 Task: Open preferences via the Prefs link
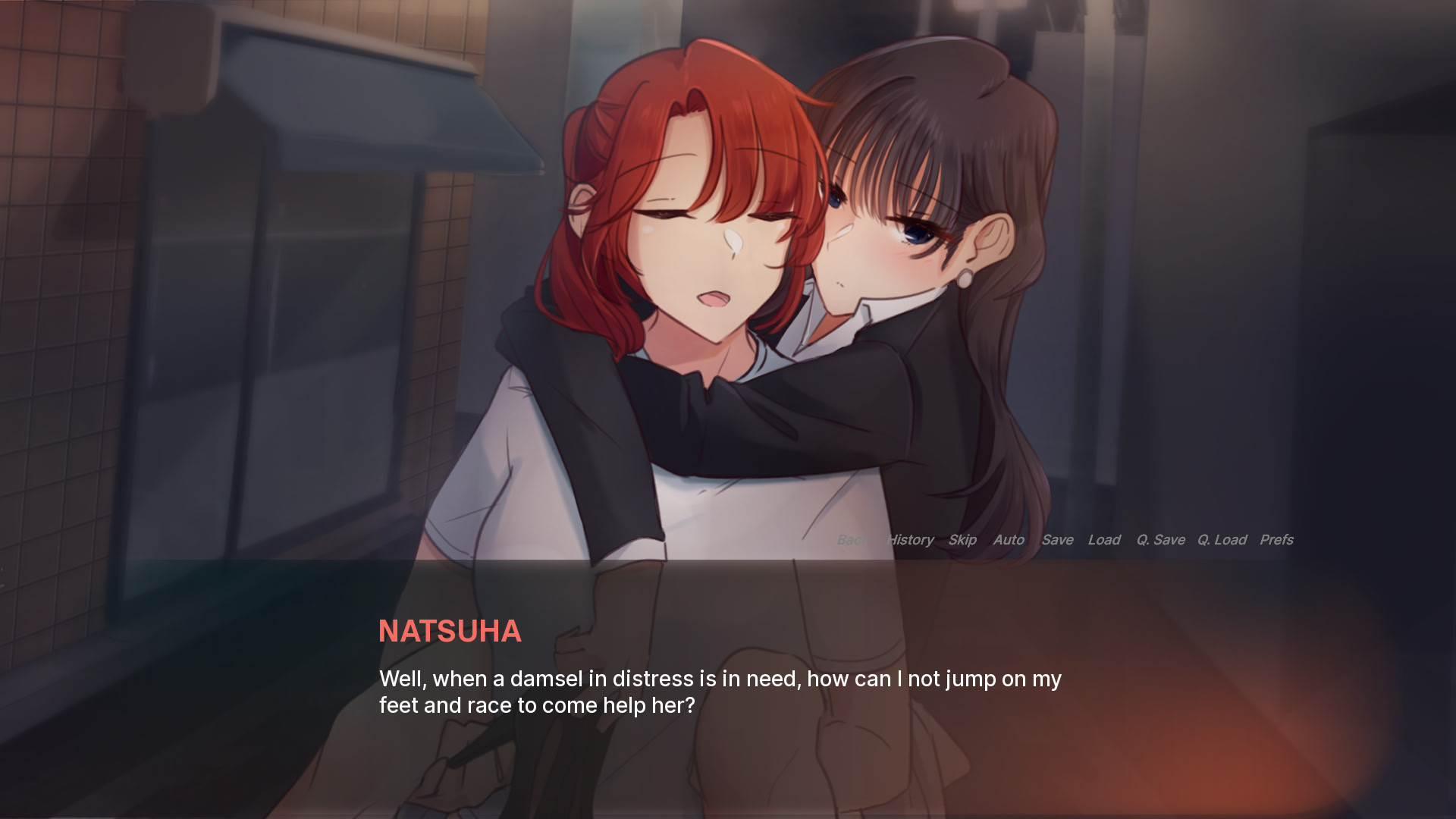[x=1277, y=540]
